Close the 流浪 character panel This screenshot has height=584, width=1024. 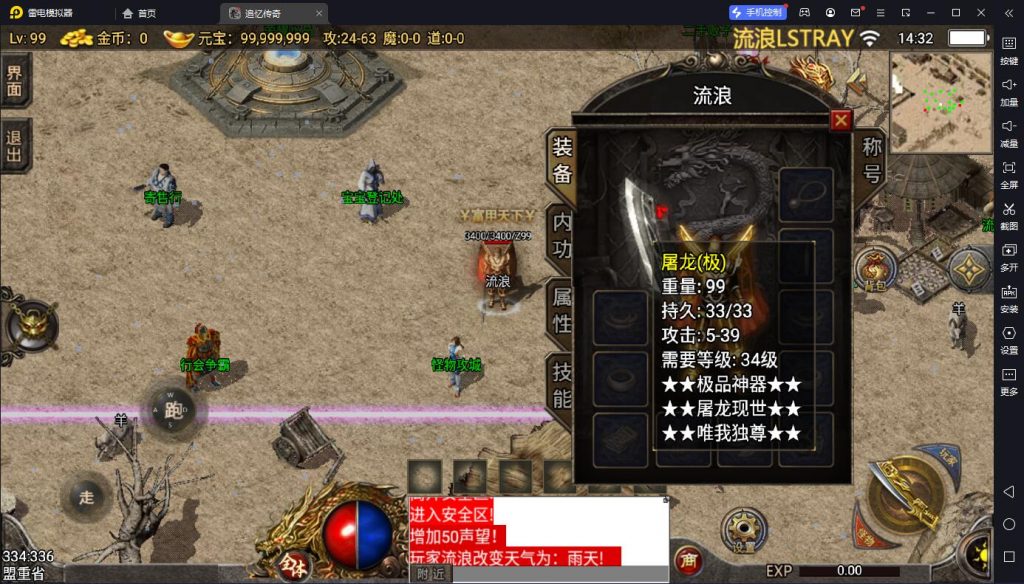[x=841, y=120]
